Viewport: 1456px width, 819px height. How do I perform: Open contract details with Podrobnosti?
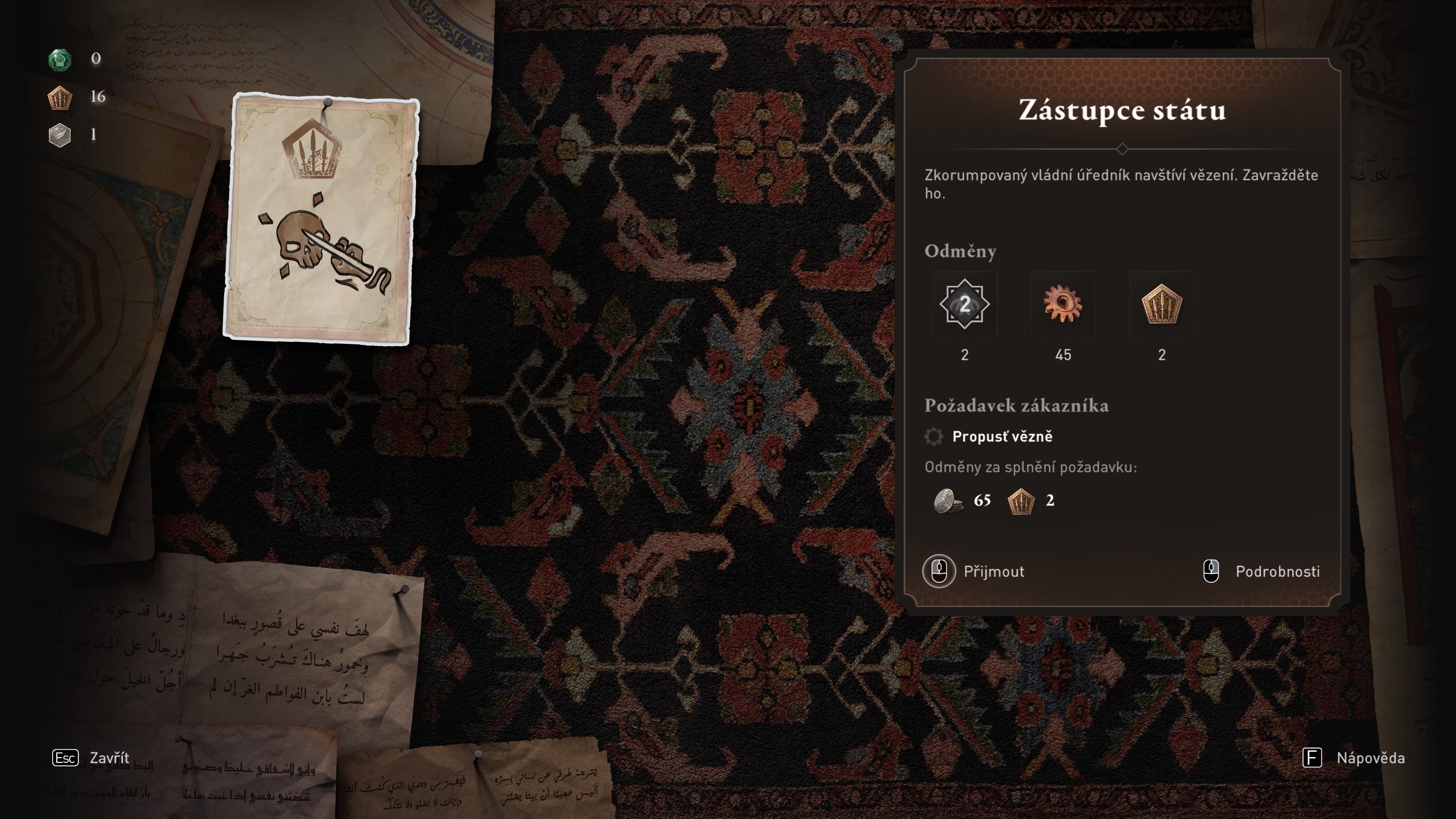tap(1261, 571)
